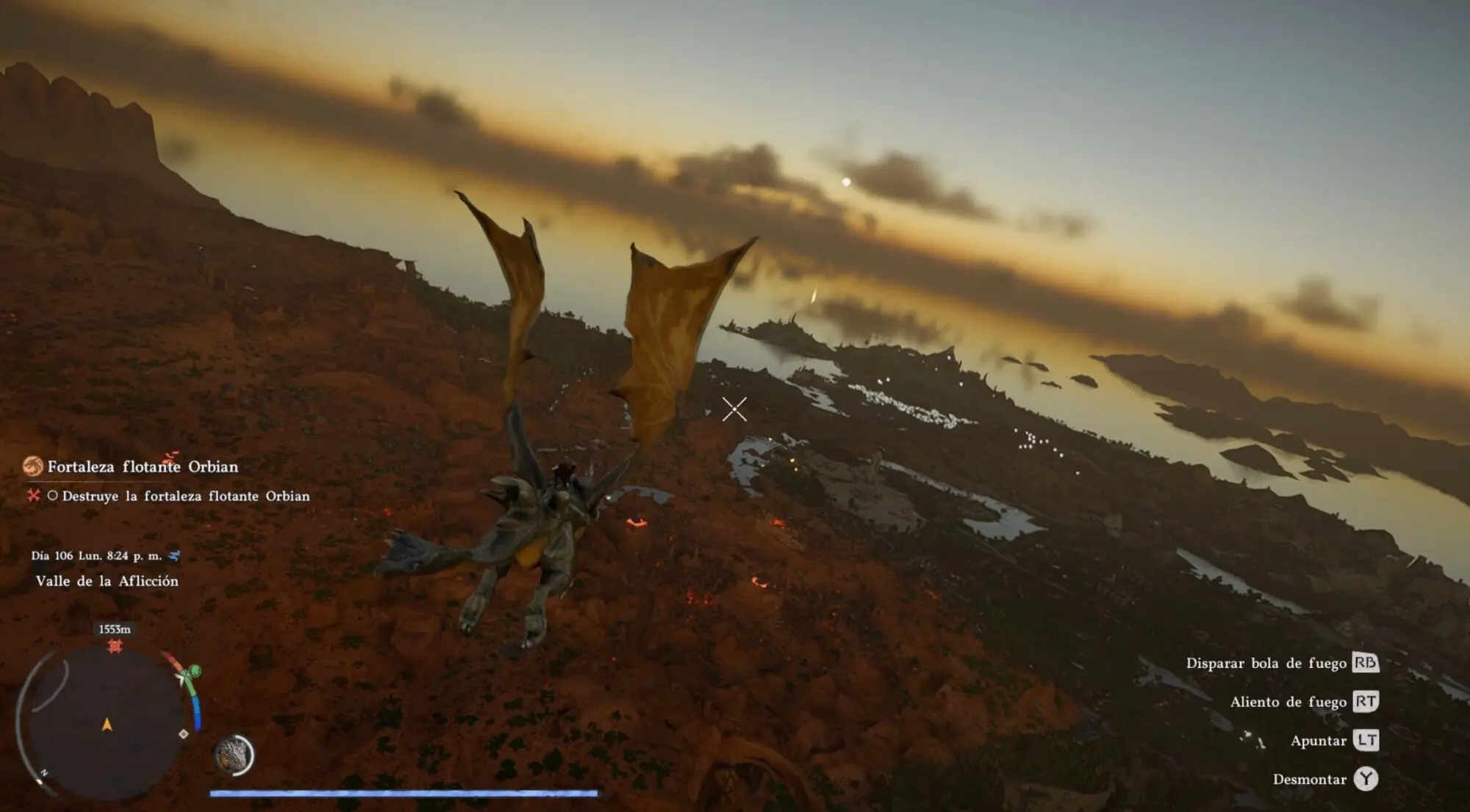1470x812 pixels.
Task: Select the green round marker on the minimap edge
Action: pos(195,671)
